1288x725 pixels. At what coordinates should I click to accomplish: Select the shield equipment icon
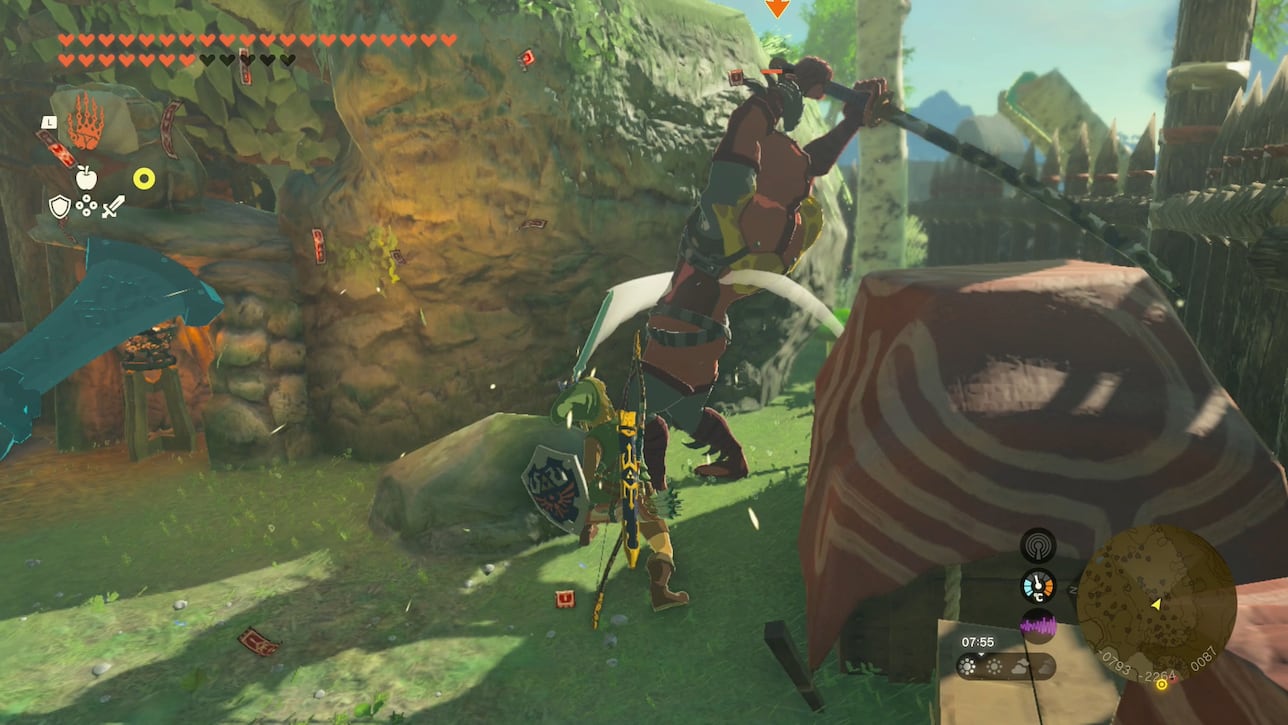point(60,206)
